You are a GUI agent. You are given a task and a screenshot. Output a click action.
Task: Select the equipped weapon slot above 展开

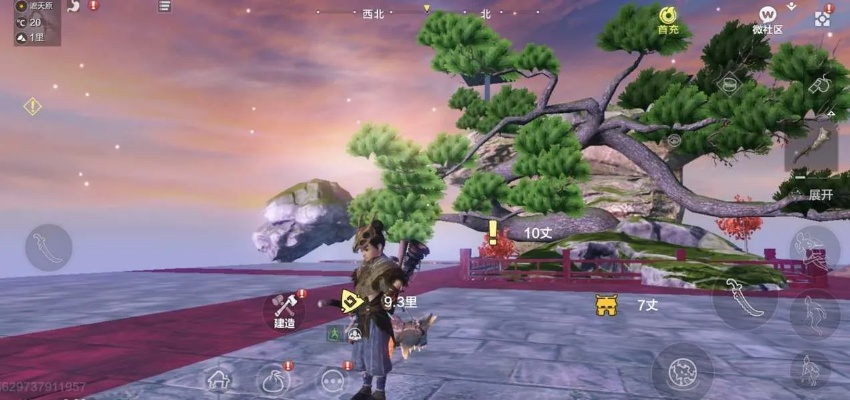pos(810,147)
